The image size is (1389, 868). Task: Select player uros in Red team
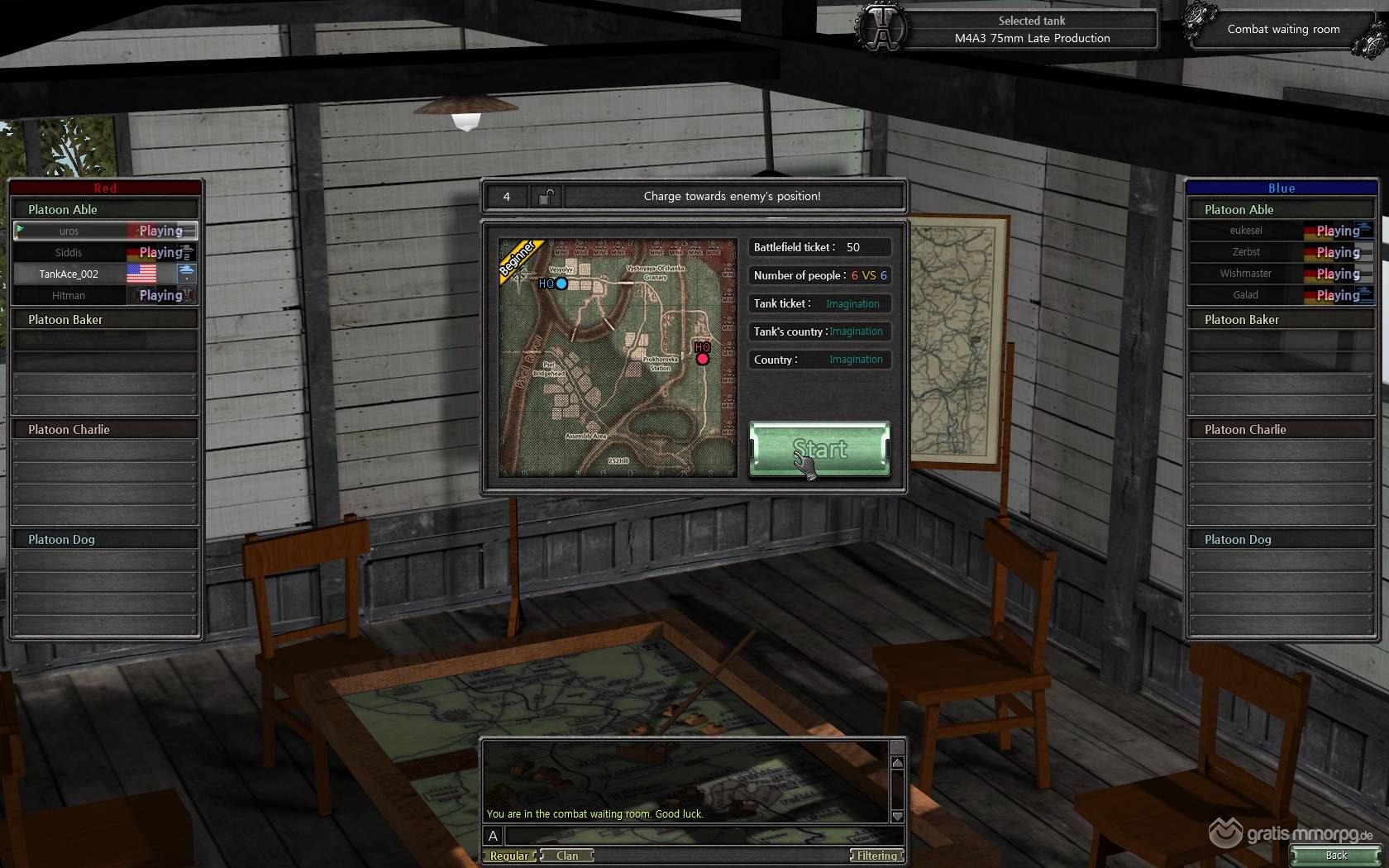(69, 231)
